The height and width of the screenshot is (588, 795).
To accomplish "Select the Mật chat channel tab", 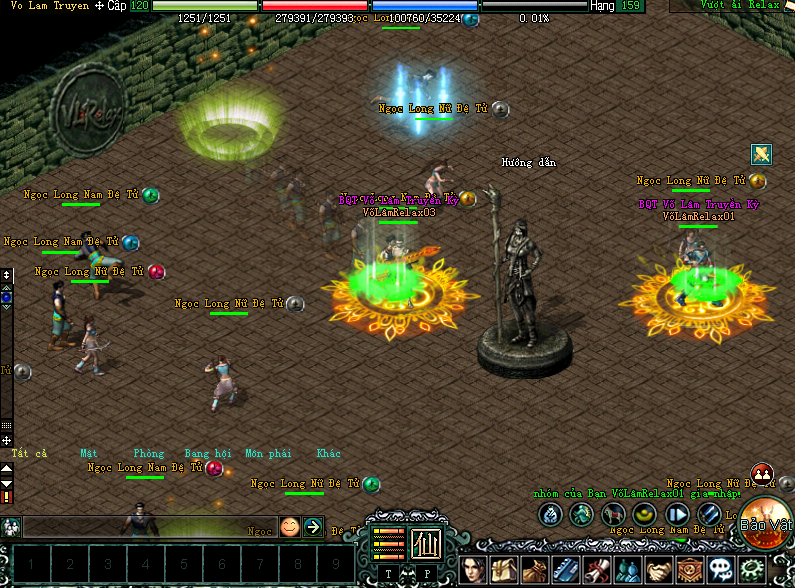I will [x=89, y=453].
